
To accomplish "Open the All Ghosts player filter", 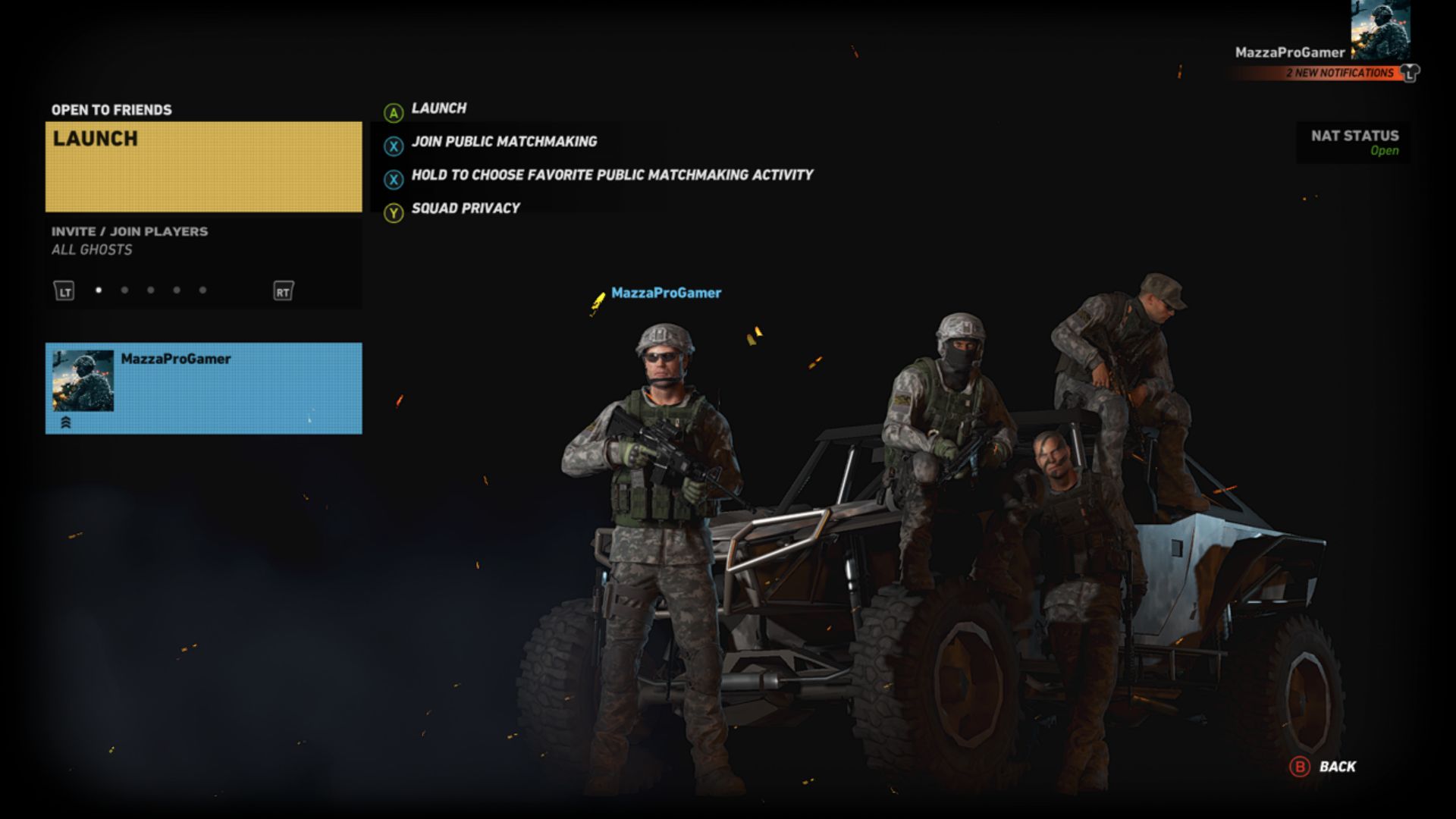I will (x=91, y=250).
